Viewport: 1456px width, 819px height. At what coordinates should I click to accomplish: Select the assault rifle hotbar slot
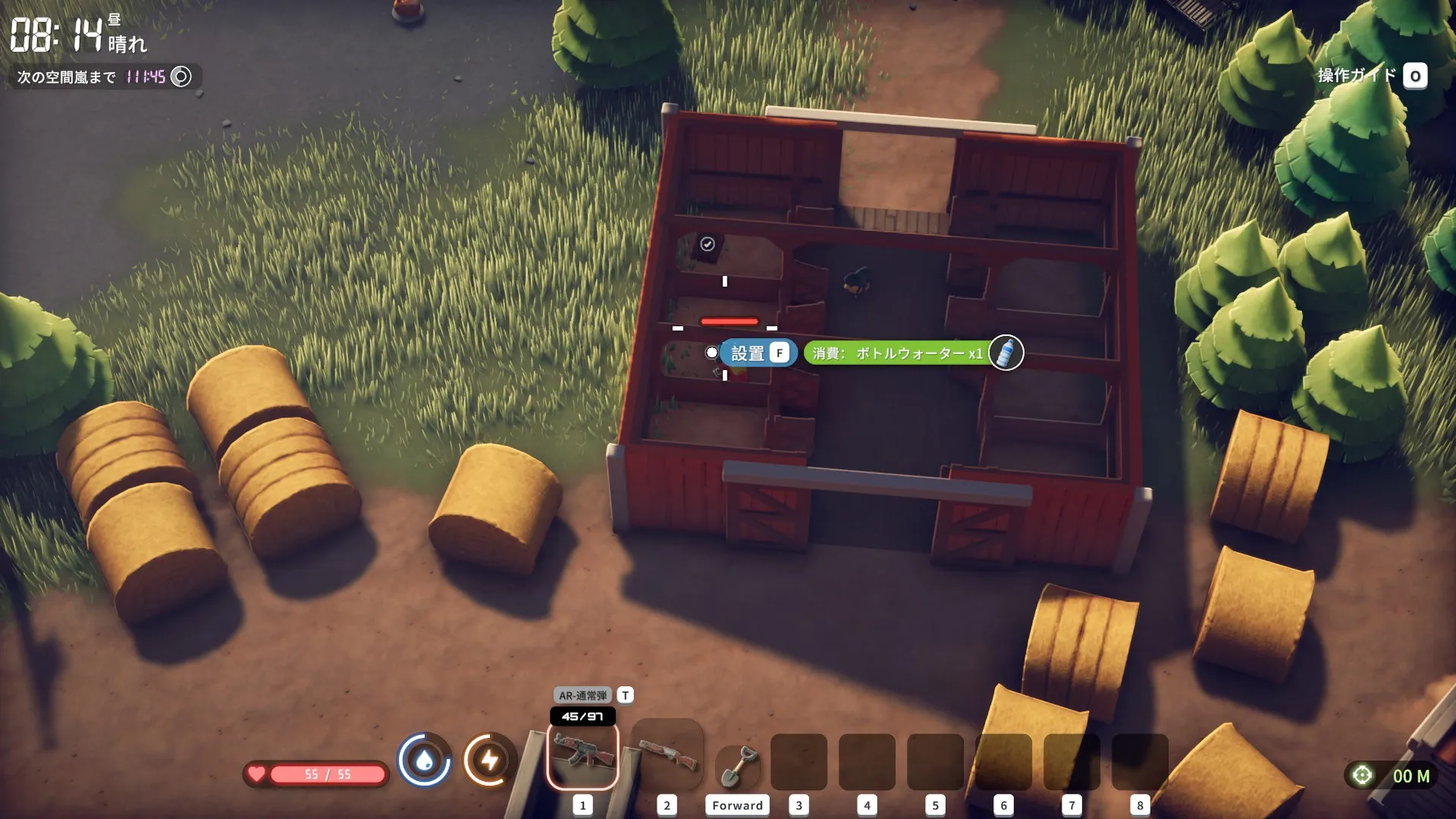(x=582, y=756)
